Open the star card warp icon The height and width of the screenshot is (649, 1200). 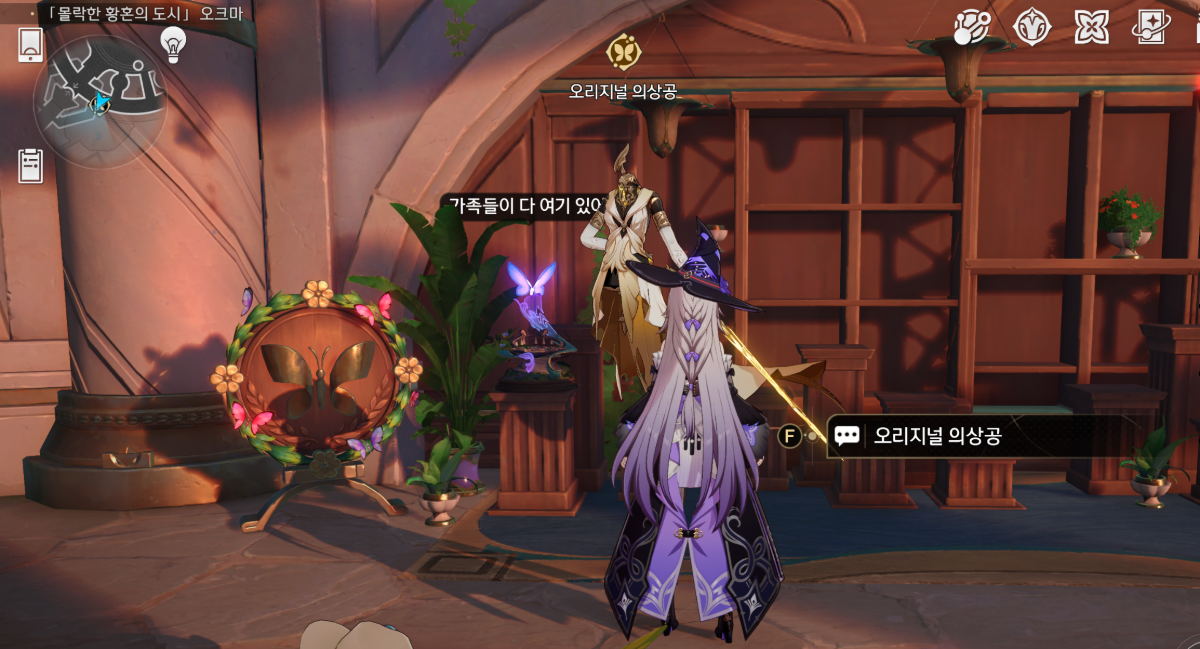click(1151, 27)
